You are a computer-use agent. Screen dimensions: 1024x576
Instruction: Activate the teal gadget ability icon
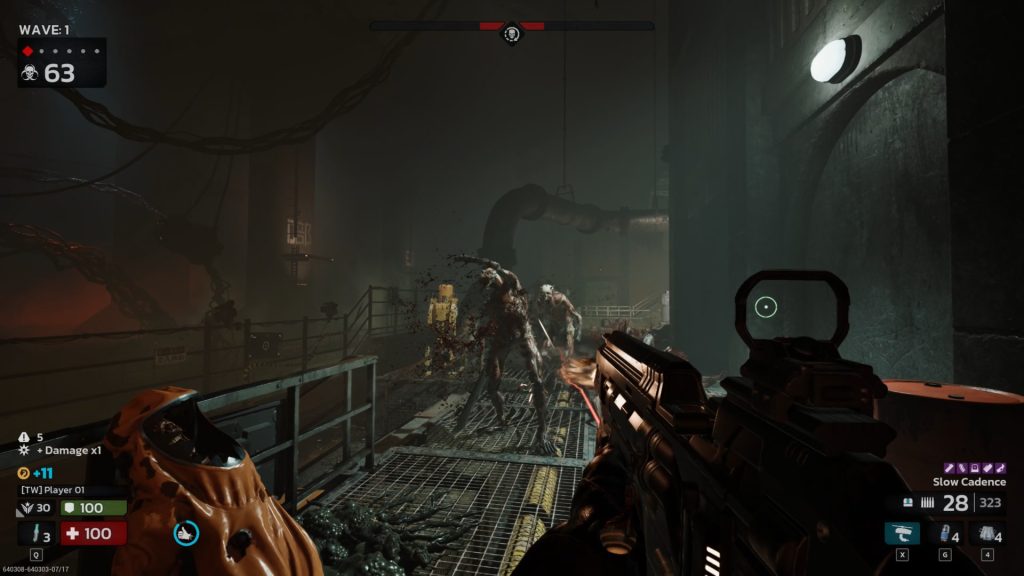902,533
